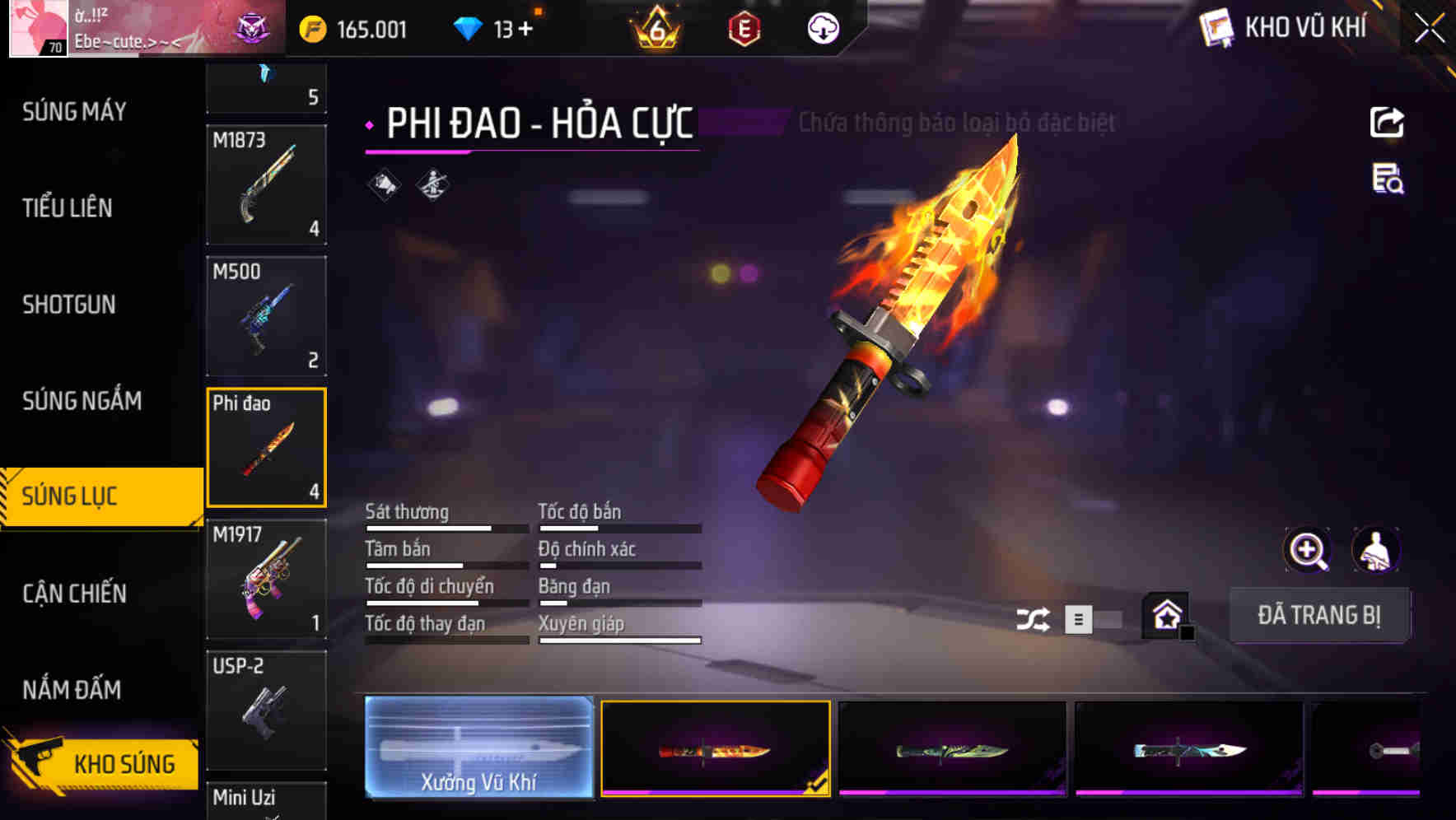Open the cloud download icon in top bar
1456x820 pixels.
click(x=822, y=26)
